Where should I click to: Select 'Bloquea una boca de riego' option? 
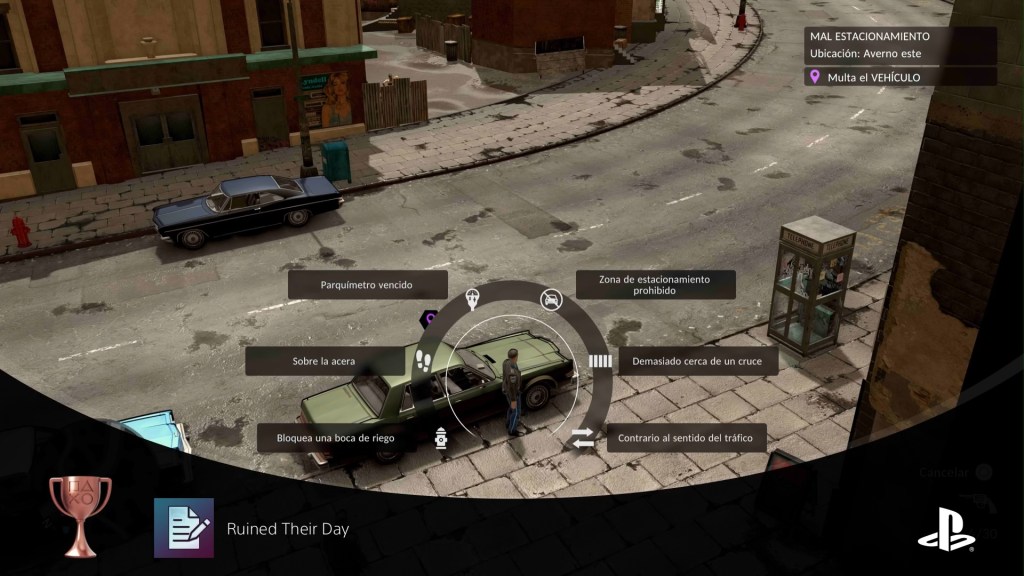(x=327, y=437)
